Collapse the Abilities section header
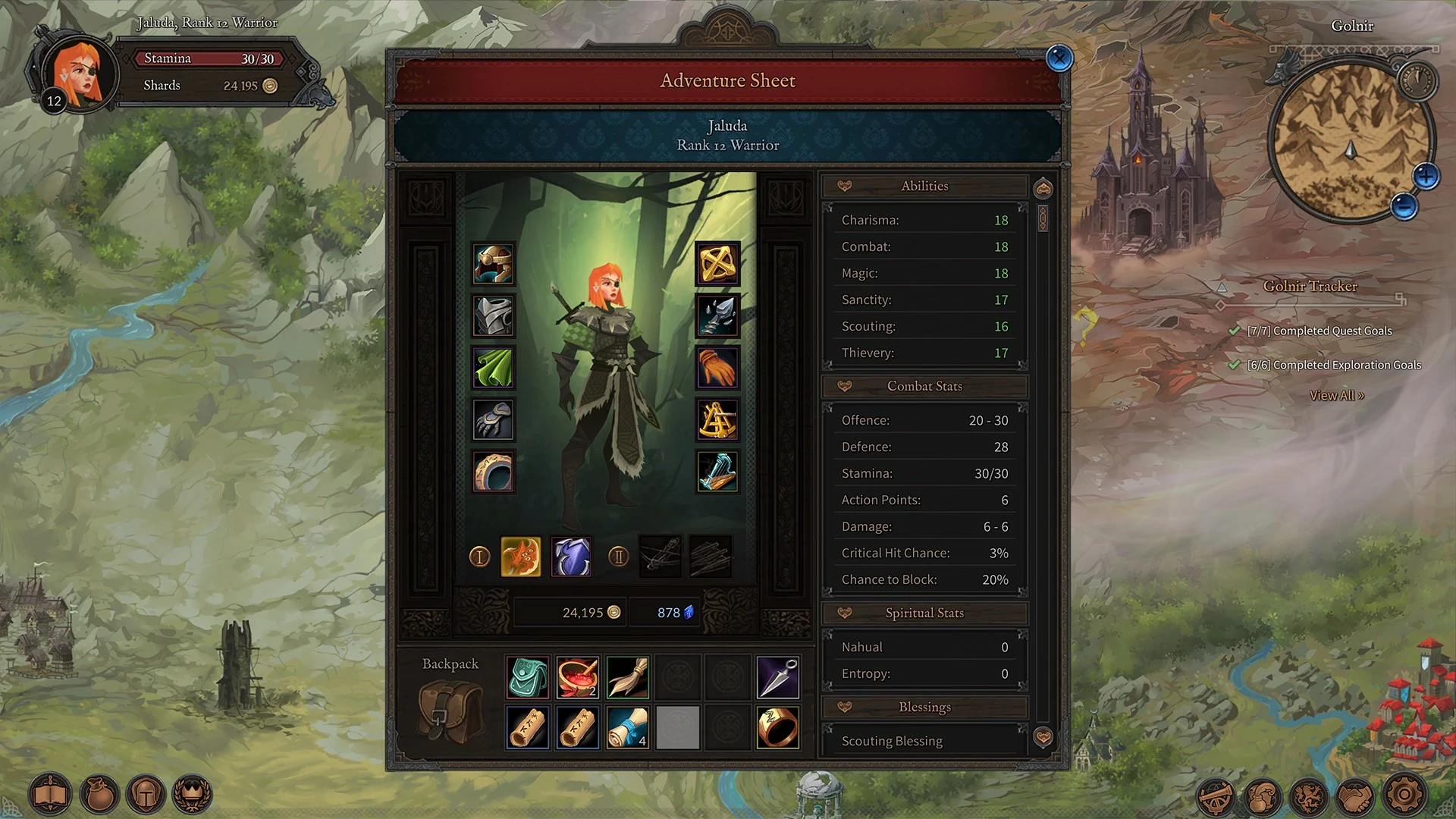 pos(924,187)
